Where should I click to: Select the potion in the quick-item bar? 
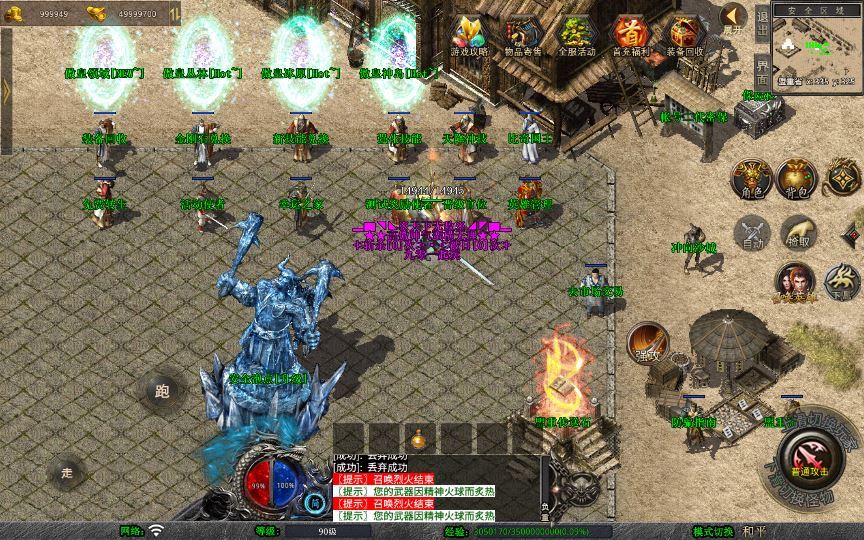click(417, 438)
